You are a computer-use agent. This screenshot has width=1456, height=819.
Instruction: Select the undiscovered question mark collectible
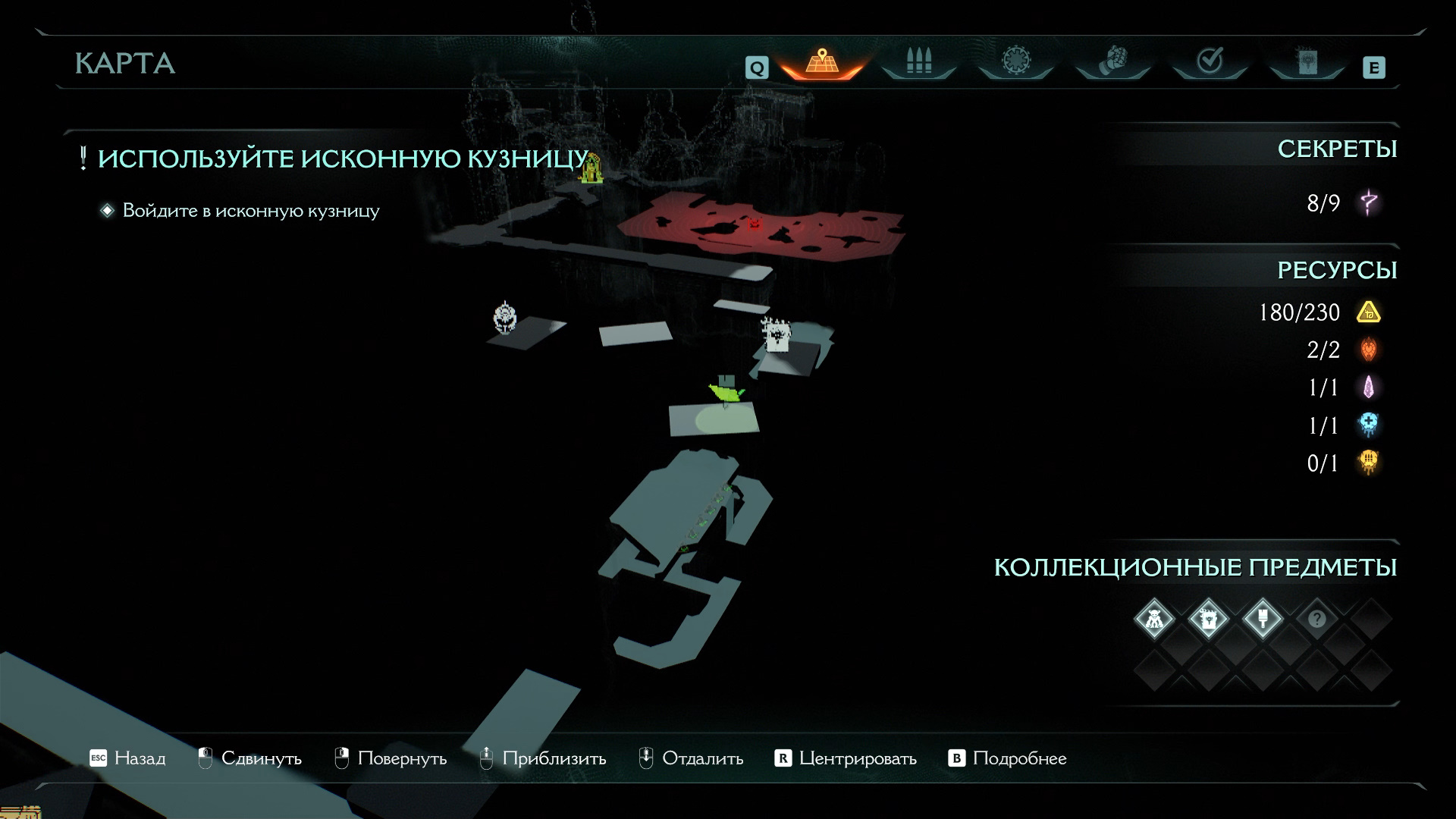(1316, 620)
